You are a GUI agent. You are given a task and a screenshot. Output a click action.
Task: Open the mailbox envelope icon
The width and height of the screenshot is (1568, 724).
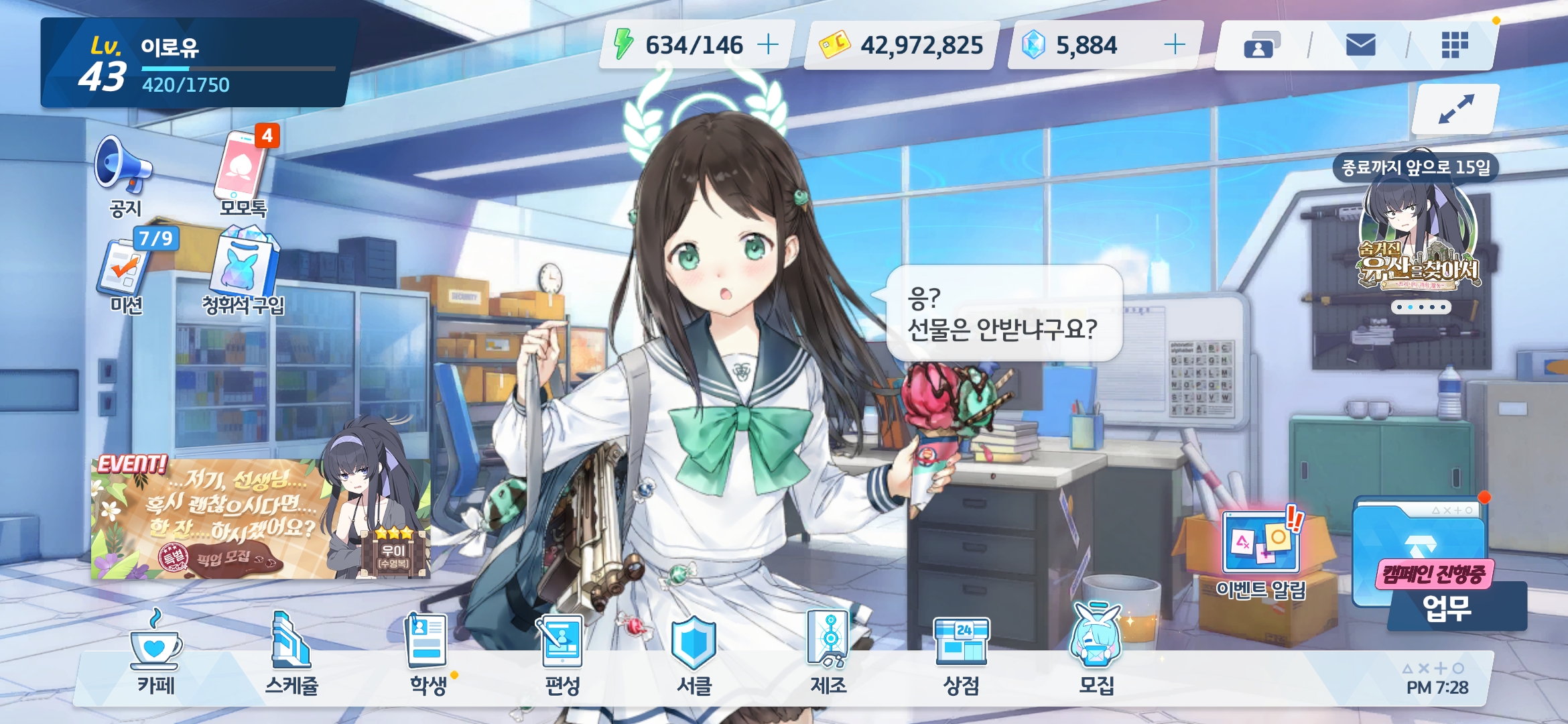pyautogui.click(x=1360, y=46)
